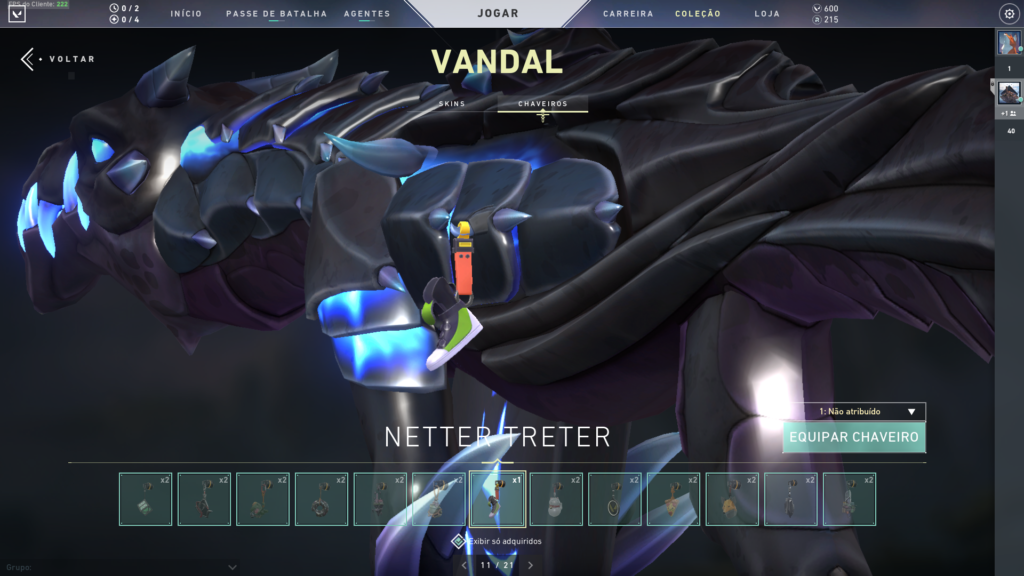Open the Loja store
This screenshot has height=576, width=1024.
pos(767,14)
